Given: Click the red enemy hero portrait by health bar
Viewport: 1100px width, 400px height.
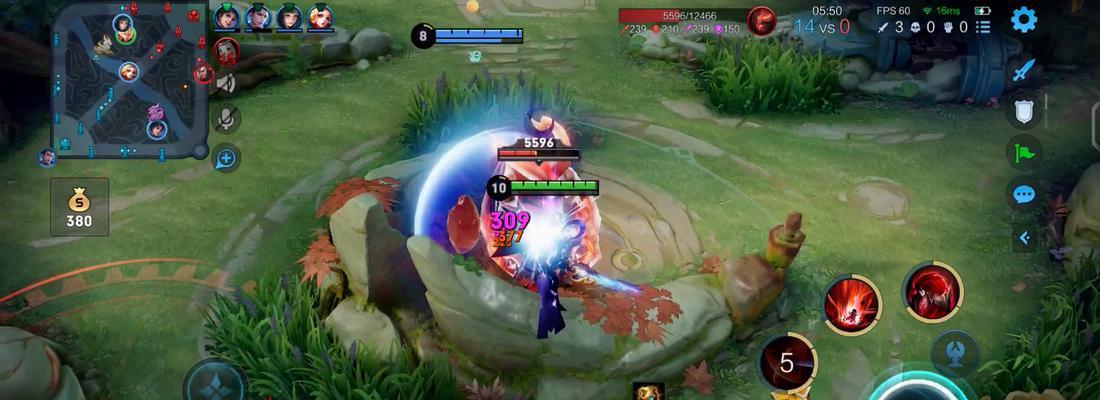Looking at the screenshot, I should tap(763, 21).
